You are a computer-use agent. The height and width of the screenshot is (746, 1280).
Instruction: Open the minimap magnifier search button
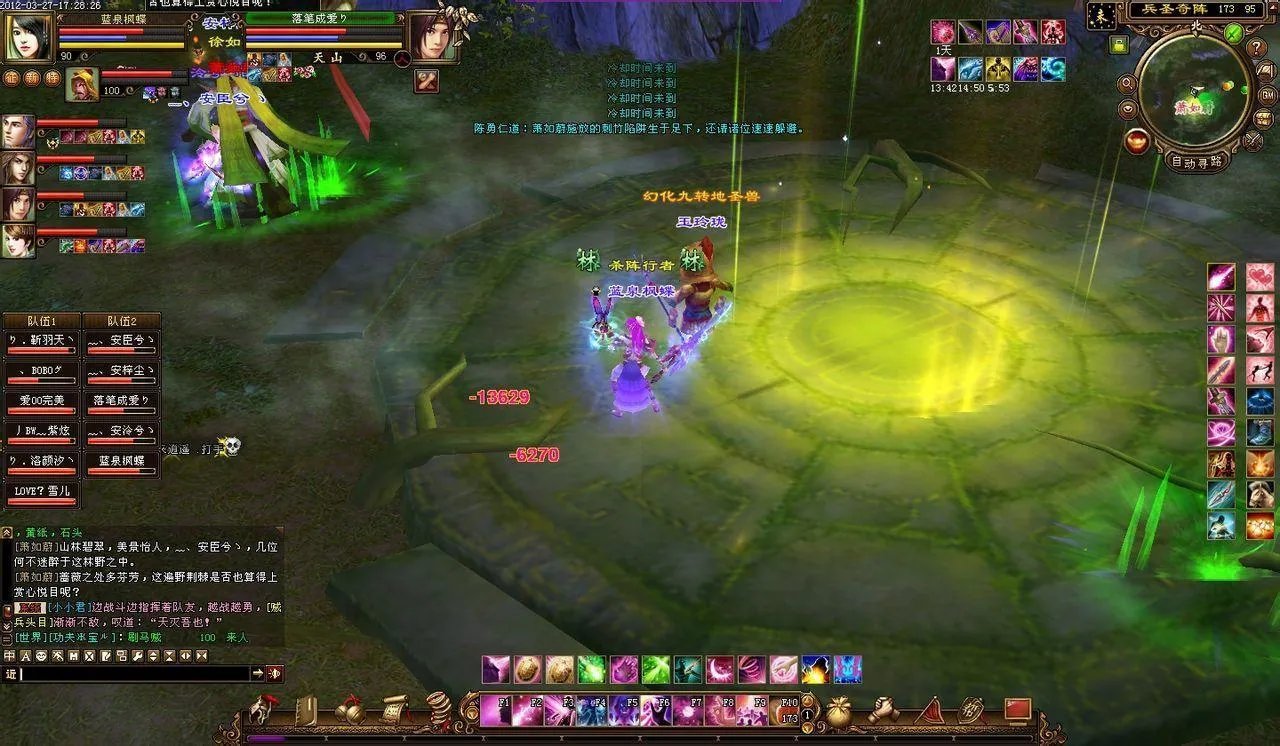pyautogui.click(x=1128, y=82)
